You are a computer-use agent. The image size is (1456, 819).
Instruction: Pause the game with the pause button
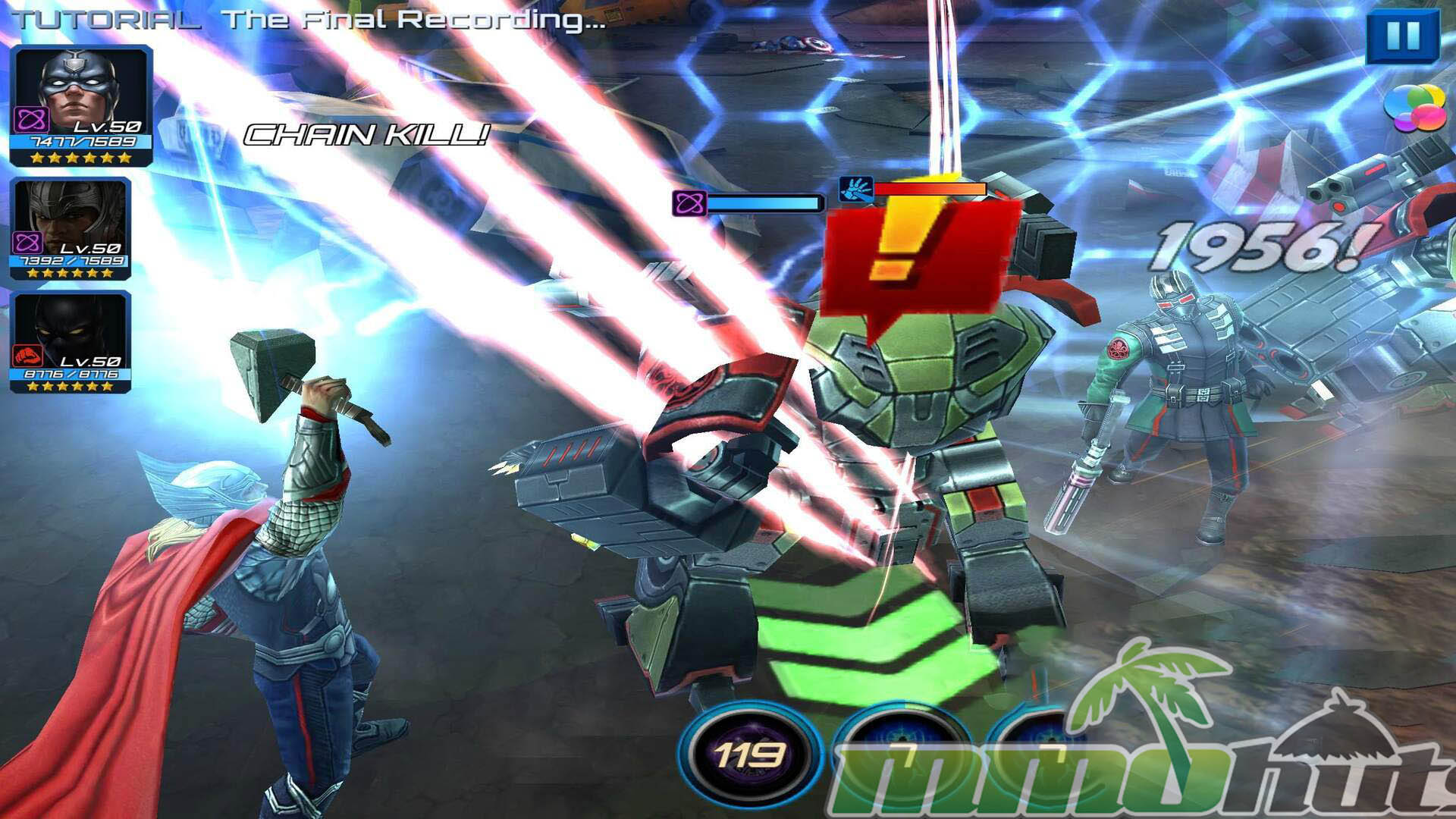tap(1401, 35)
